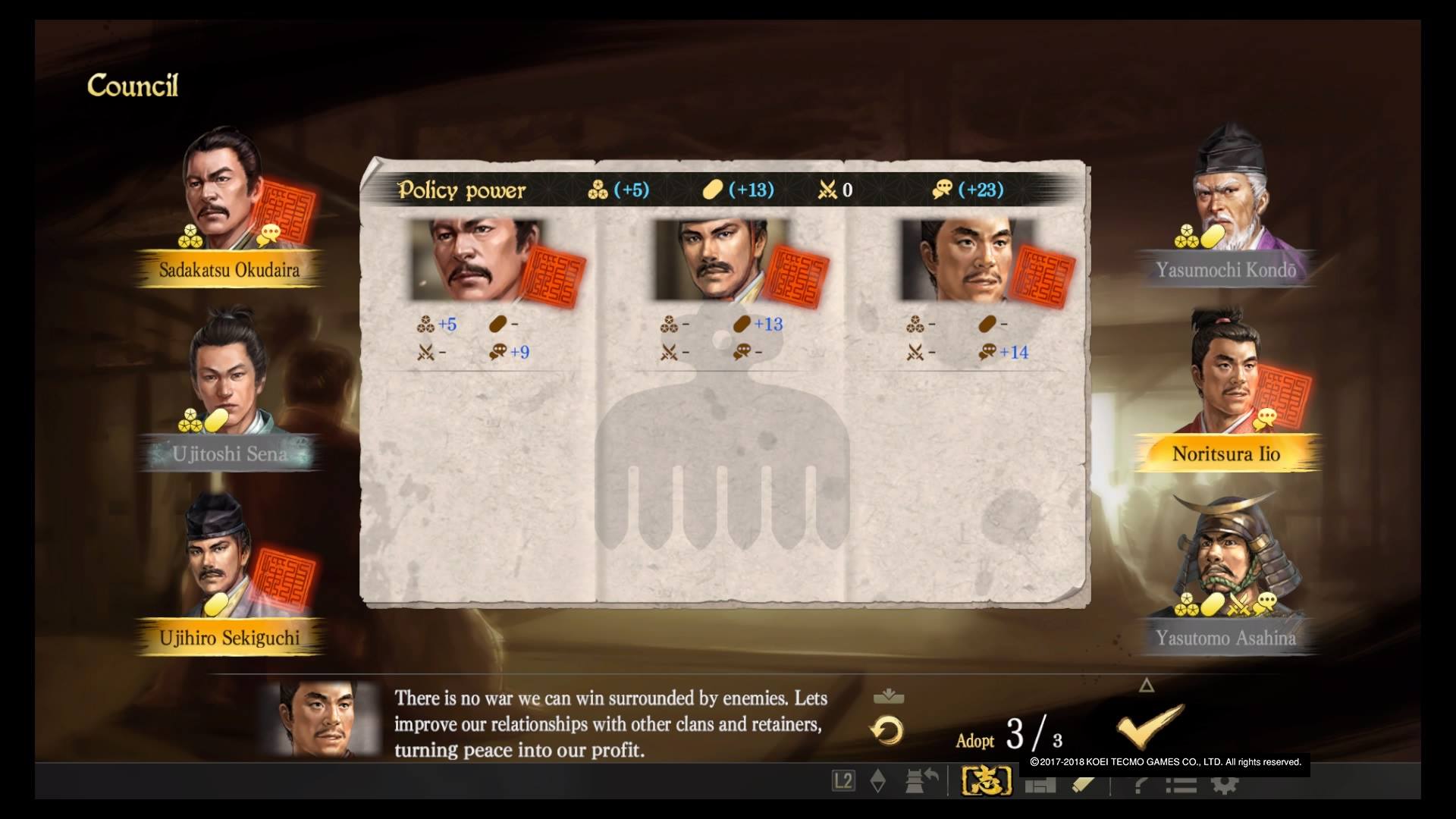Screen dimensions: 1456x819
Task: Open the golden kanji emblem in toolbar
Action: point(987,781)
